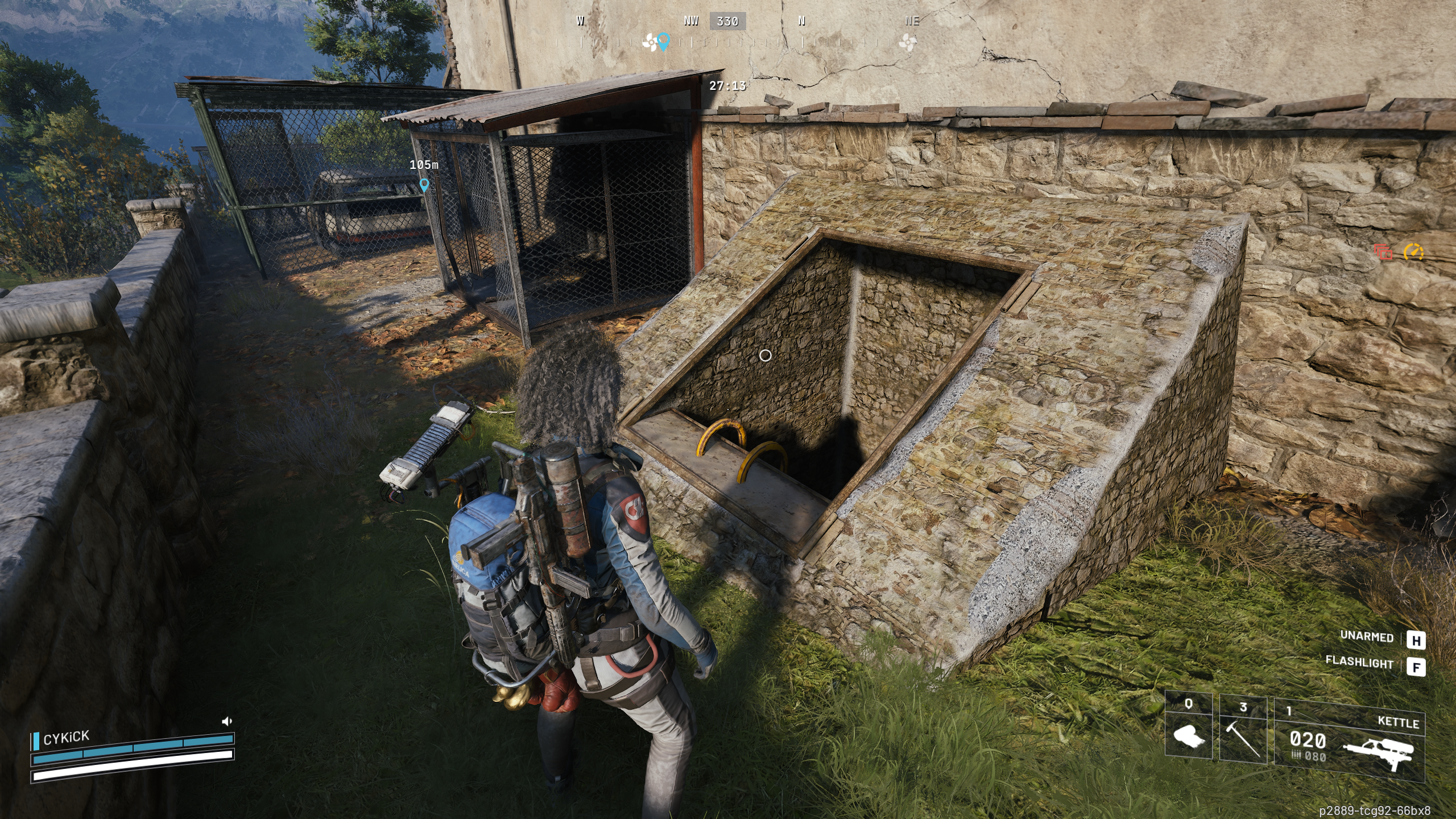Click the fan marker beneath the NE heading
Screen dimensions: 1456x819
click(x=908, y=42)
